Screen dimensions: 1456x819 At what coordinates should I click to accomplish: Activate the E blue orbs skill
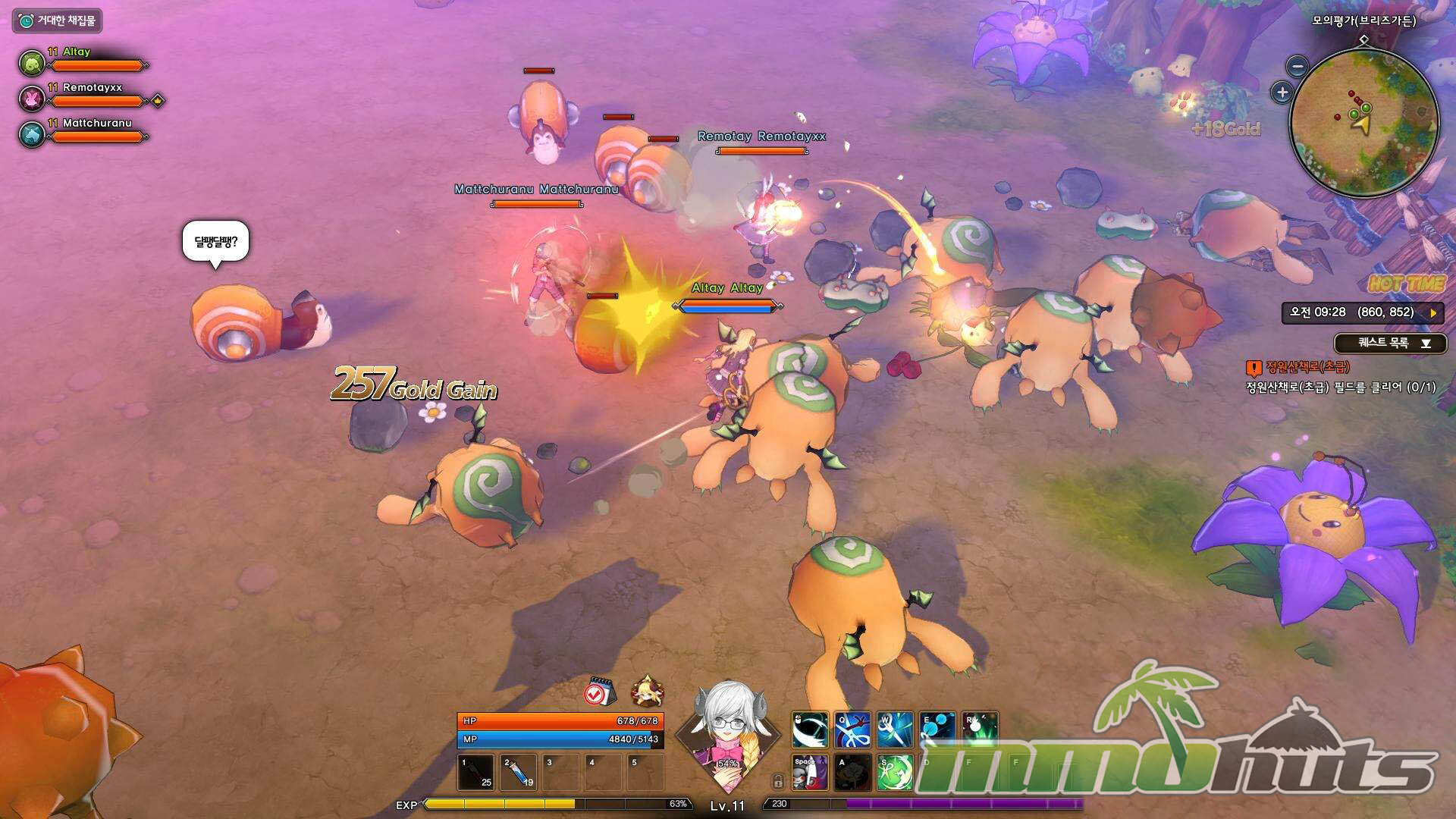tap(937, 730)
